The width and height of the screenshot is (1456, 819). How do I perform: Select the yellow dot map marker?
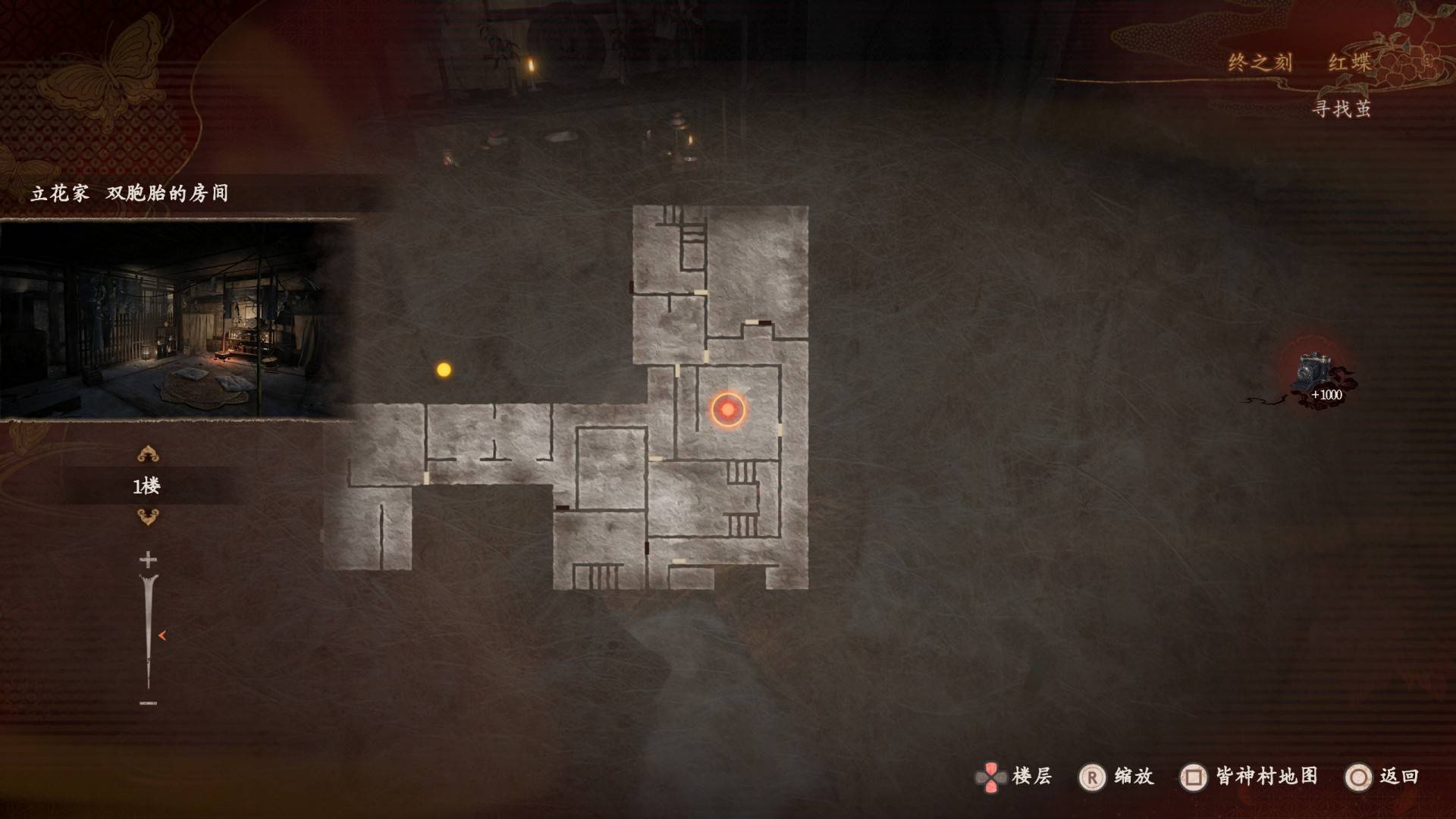pyautogui.click(x=444, y=370)
